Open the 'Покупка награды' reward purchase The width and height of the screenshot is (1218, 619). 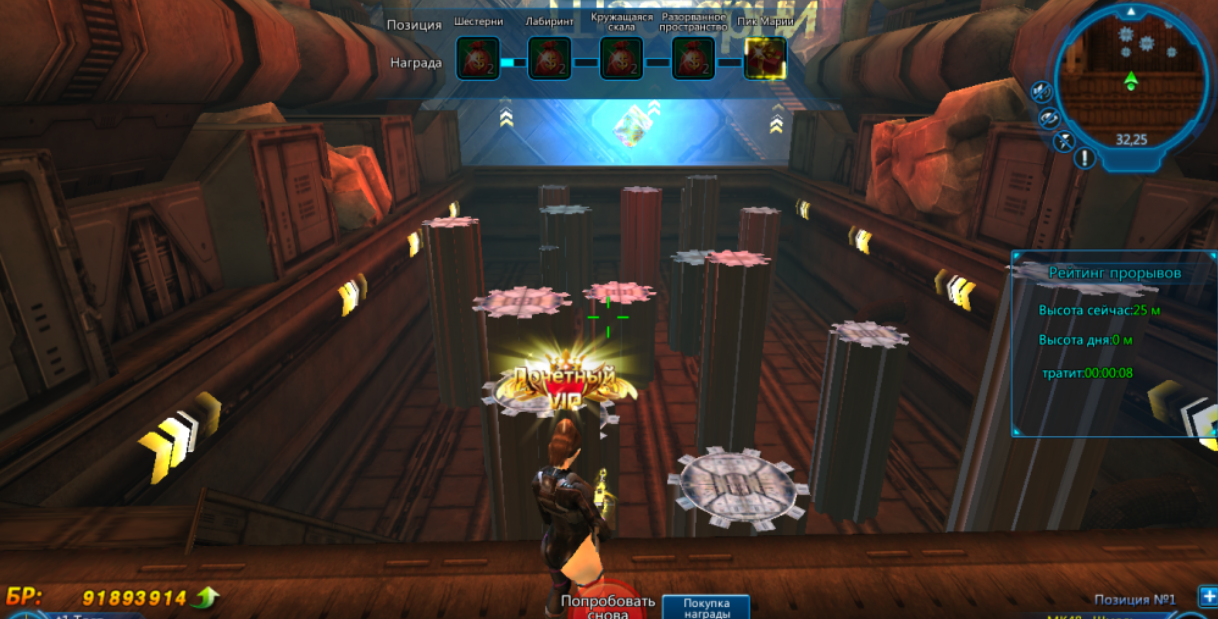(x=706, y=608)
